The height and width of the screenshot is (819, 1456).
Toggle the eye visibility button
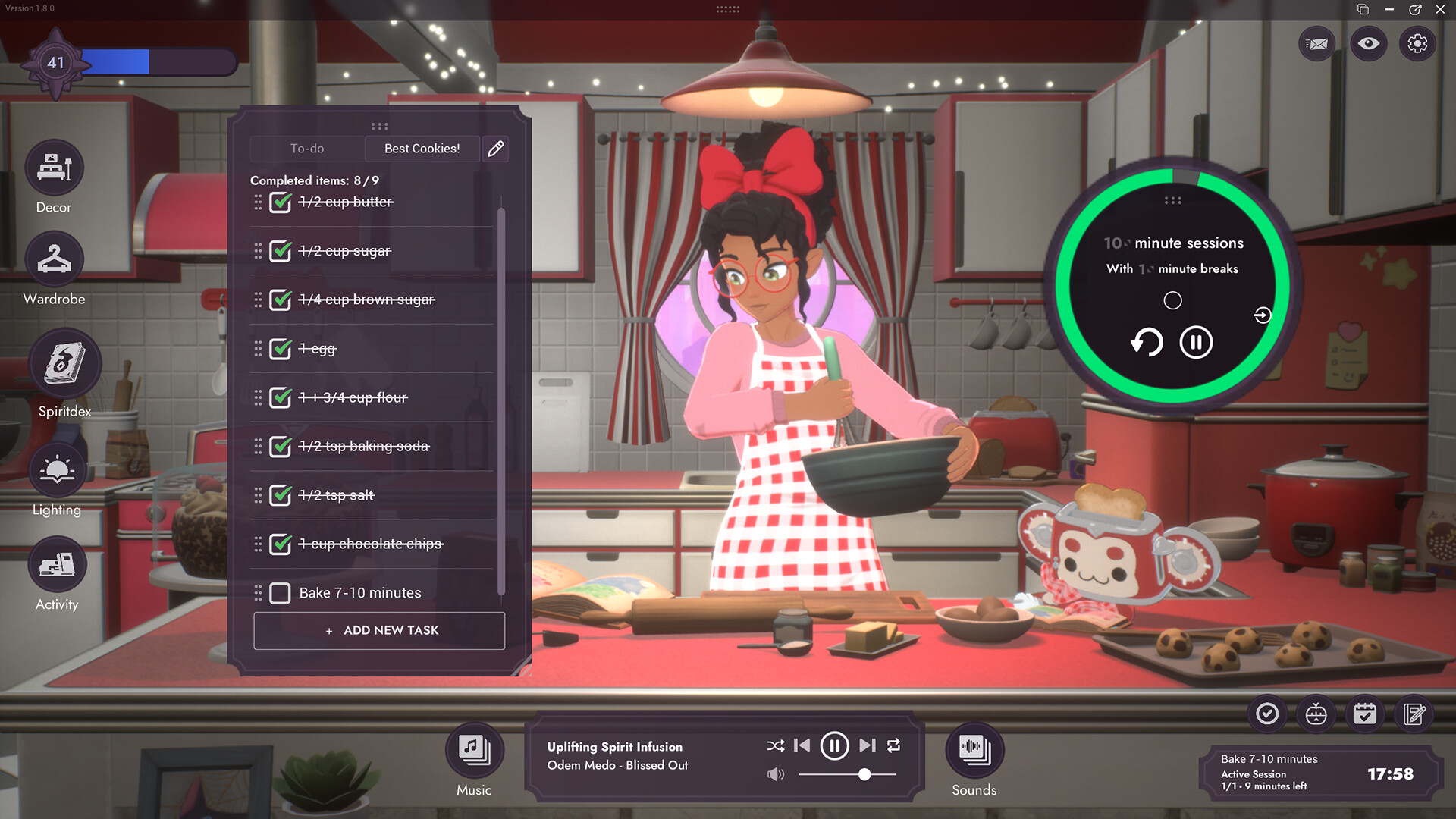(1368, 44)
